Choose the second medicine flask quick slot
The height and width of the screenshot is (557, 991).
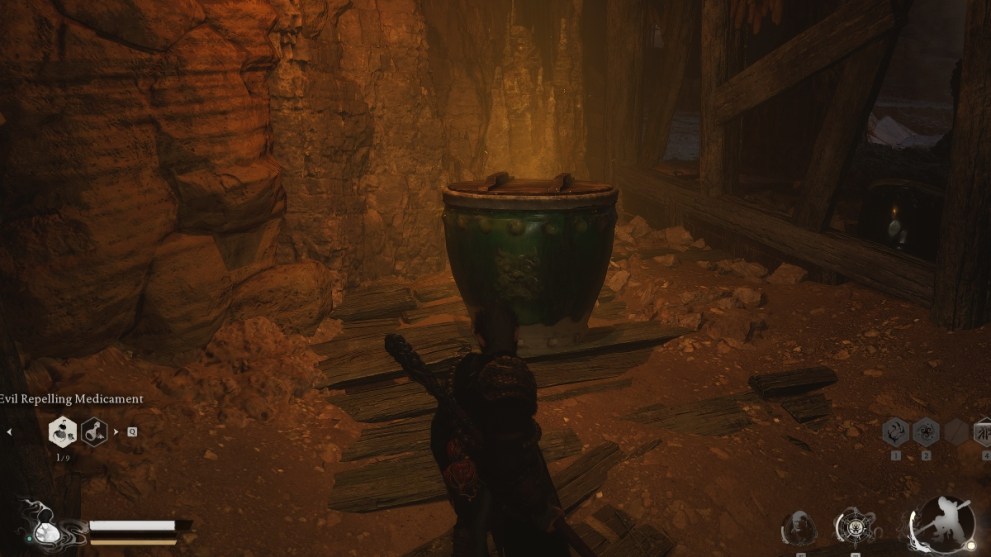pyautogui.click(x=94, y=432)
